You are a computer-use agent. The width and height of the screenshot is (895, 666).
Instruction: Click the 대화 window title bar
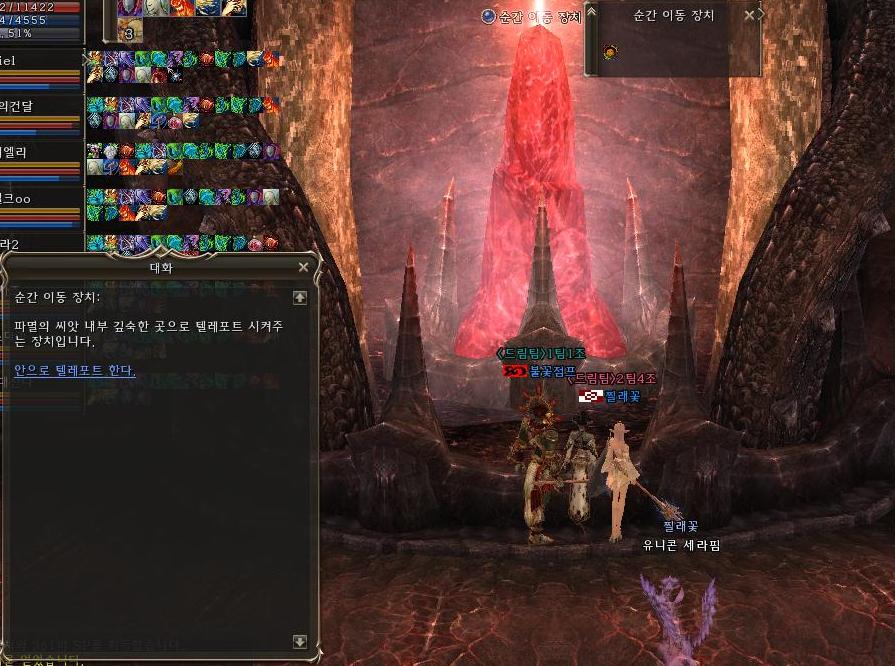[160, 267]
